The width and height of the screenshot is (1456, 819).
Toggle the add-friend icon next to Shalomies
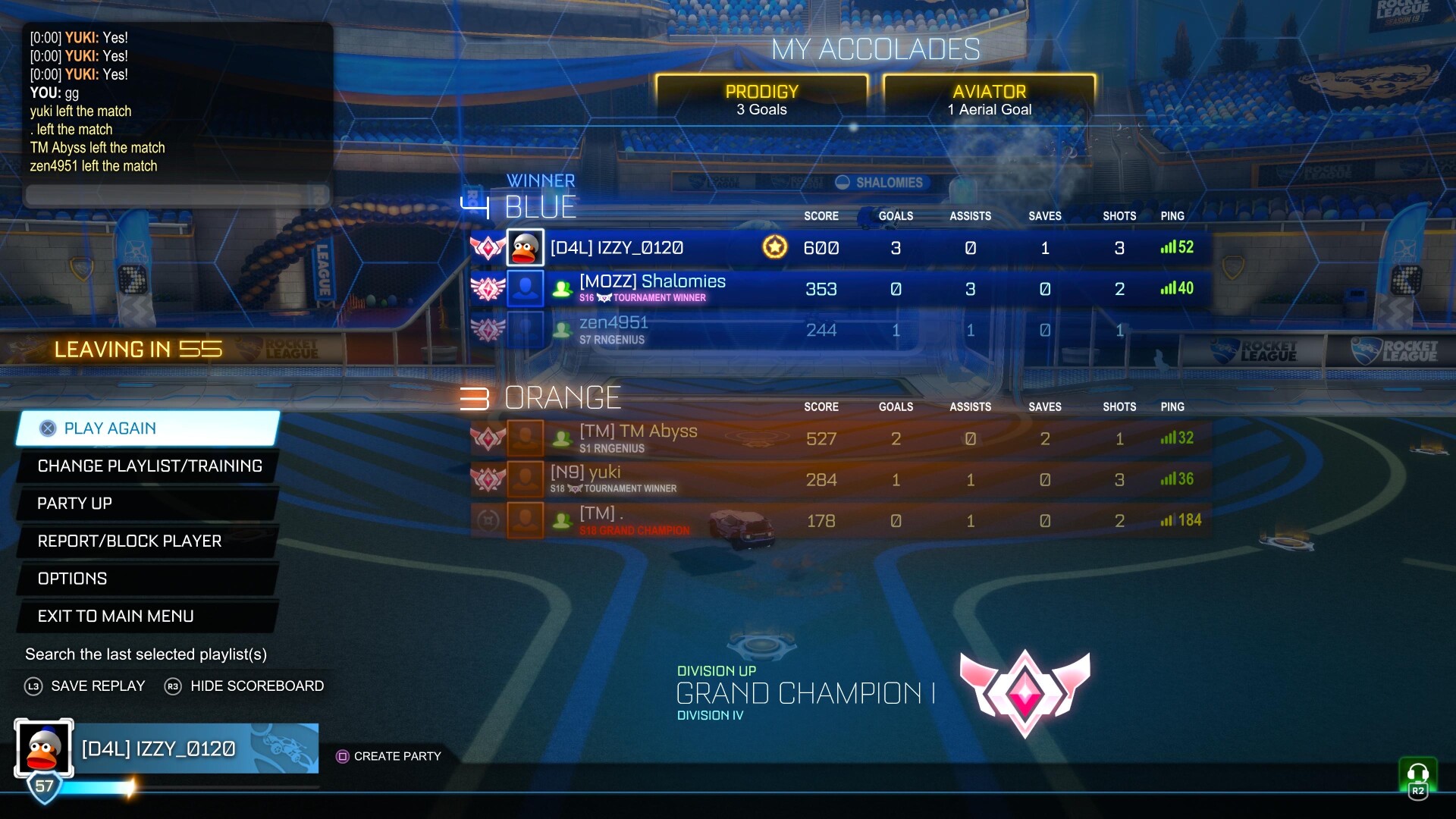tap(561, 289)
